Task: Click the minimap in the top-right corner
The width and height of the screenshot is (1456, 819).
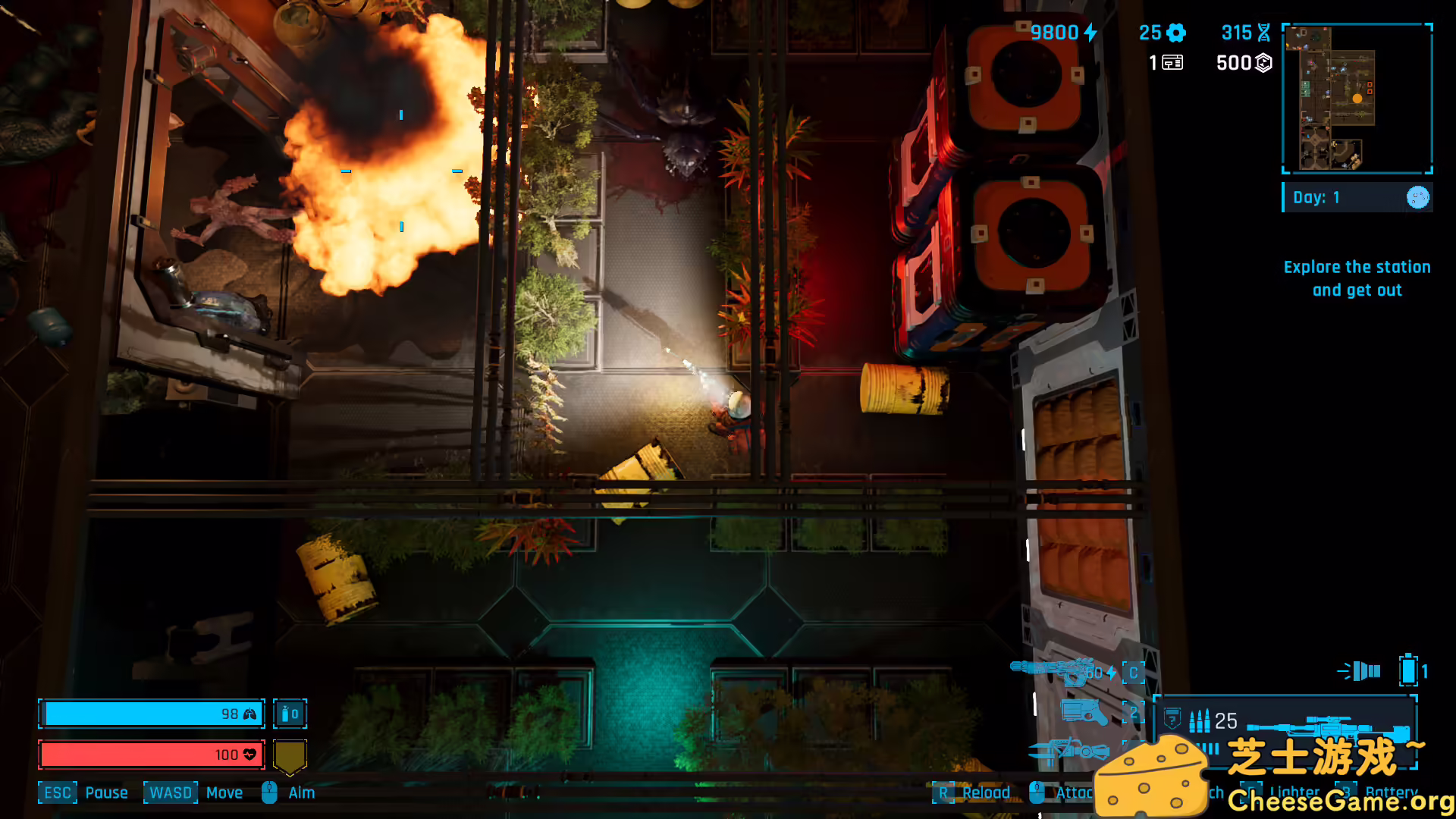Action: (1357, 99)
